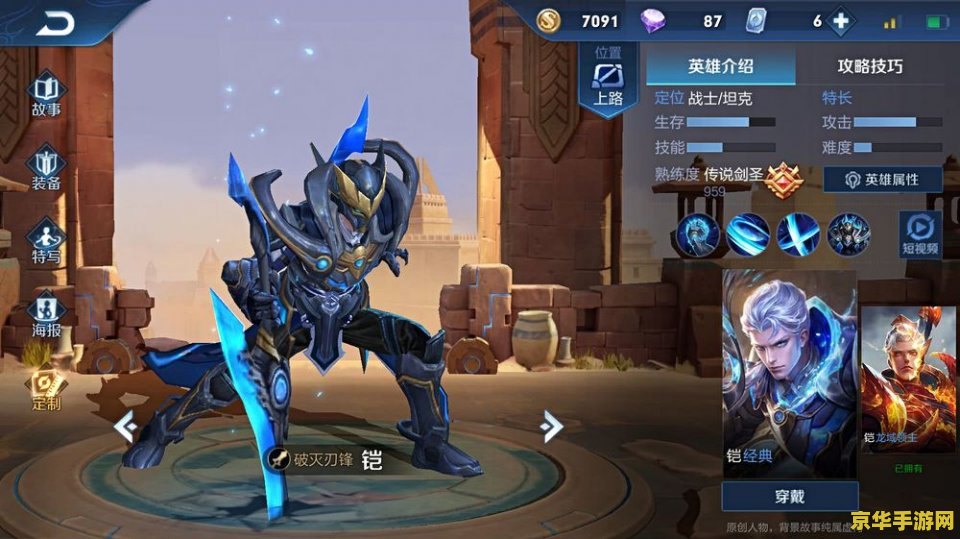Click the 上路 lane position badge
The width and height of the screenshot is (960, 539).
pyautogui.click(x=608, y=81)
